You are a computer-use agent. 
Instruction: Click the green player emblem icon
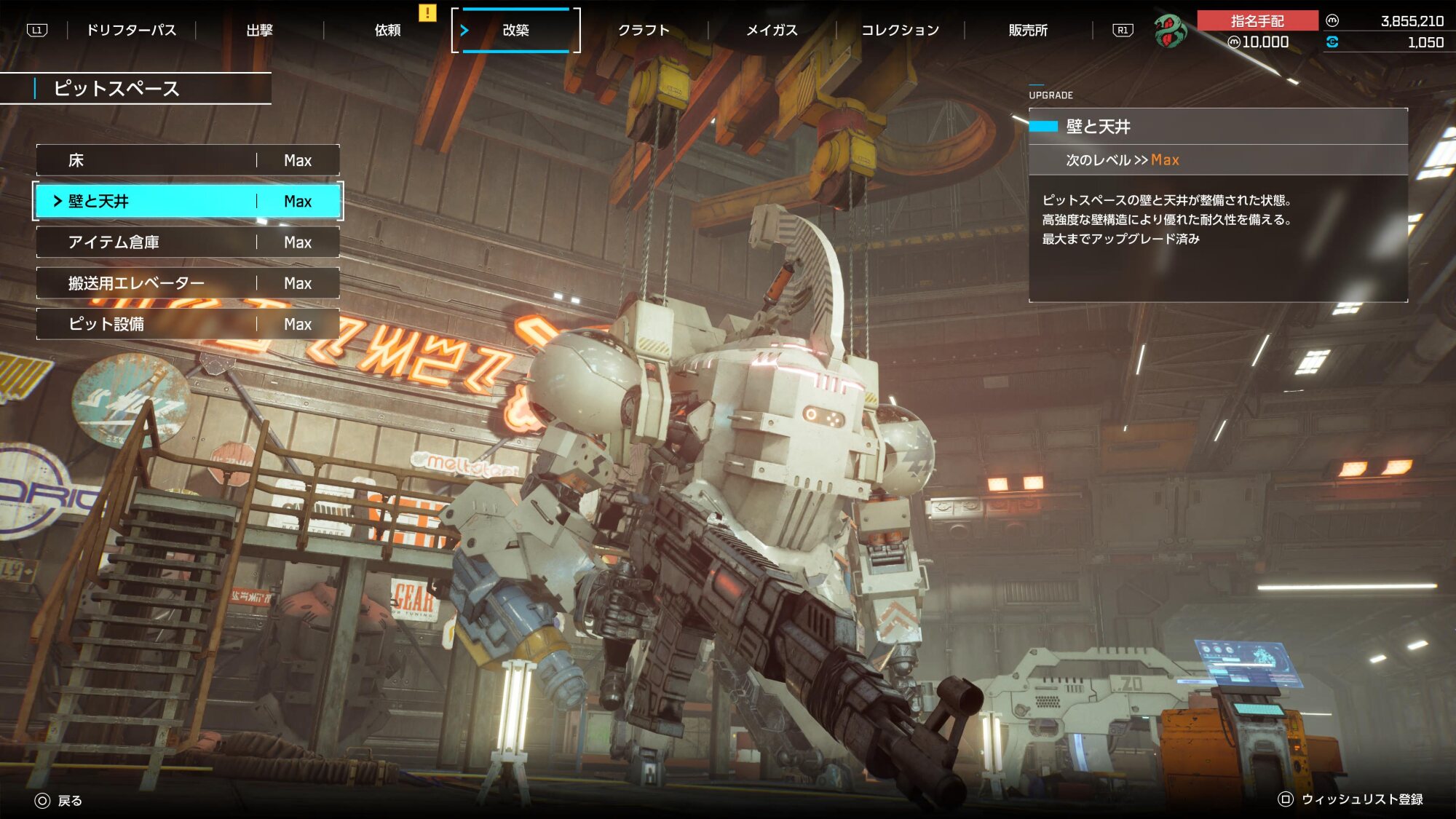(x=1170, y=31)
